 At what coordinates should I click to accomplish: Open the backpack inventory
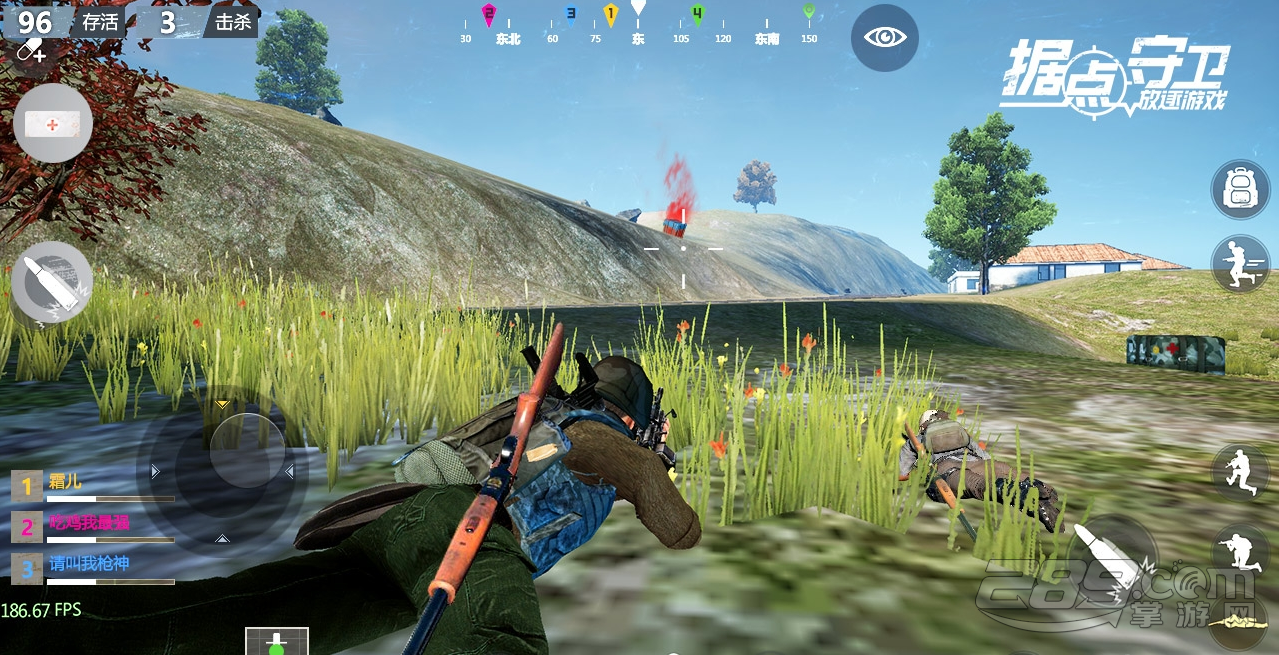click(1240, 189)
